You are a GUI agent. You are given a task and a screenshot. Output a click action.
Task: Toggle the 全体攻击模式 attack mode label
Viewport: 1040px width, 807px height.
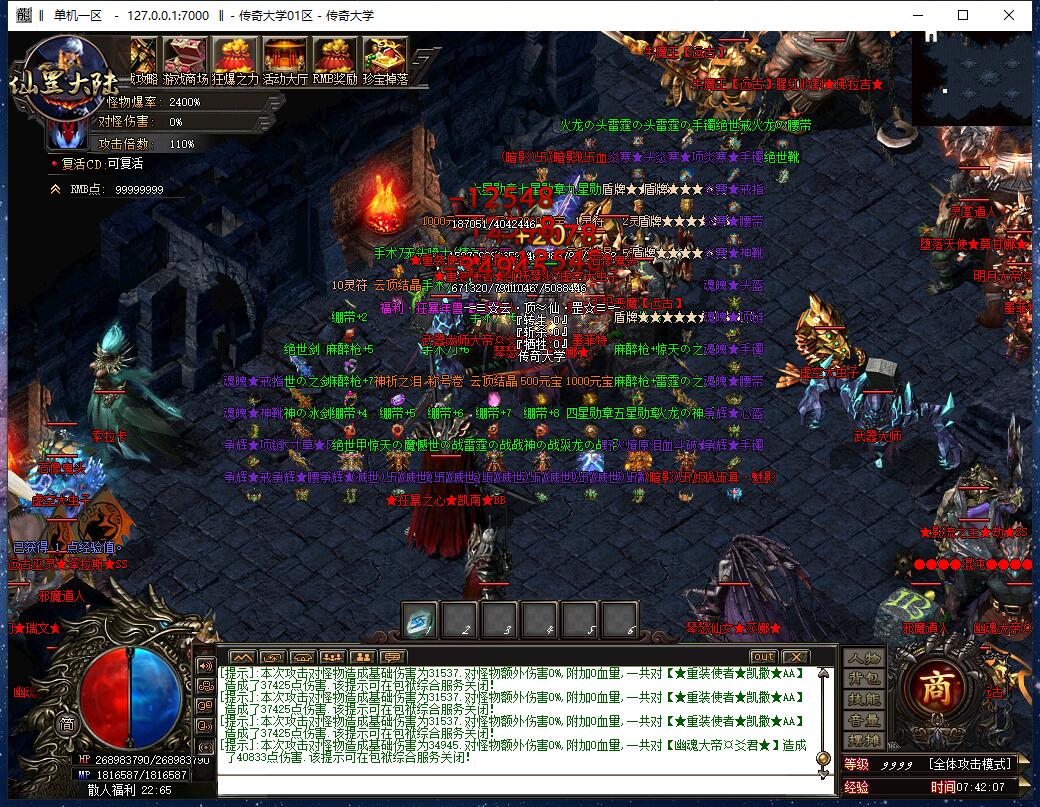pyautogui.click(x=971, y=764)
